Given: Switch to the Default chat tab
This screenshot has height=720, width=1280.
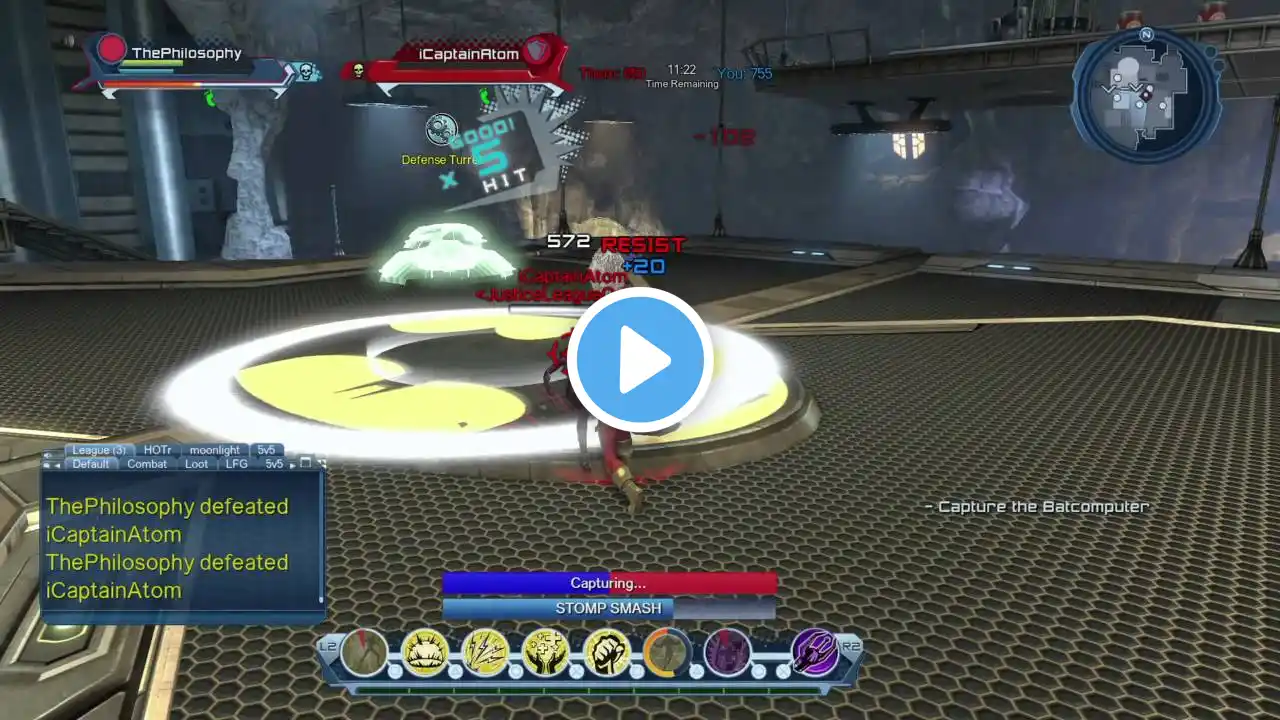Looking at the screenshot, I should pos(90,464).
